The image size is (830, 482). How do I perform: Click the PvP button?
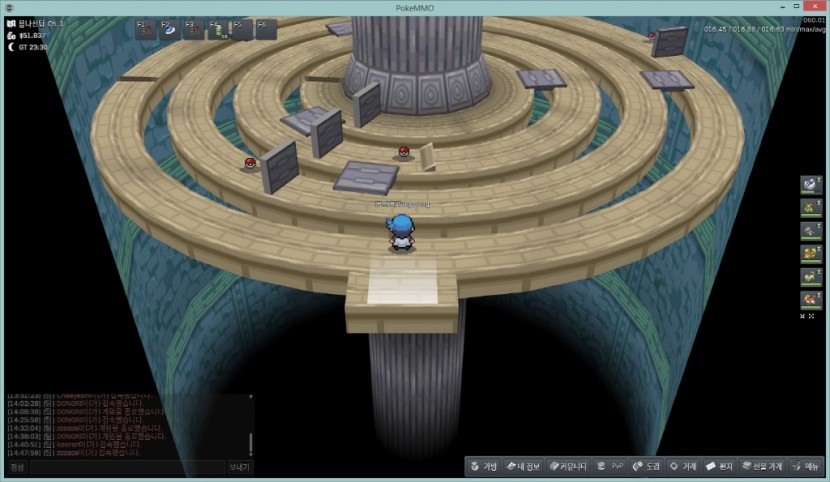click(609, 466)
